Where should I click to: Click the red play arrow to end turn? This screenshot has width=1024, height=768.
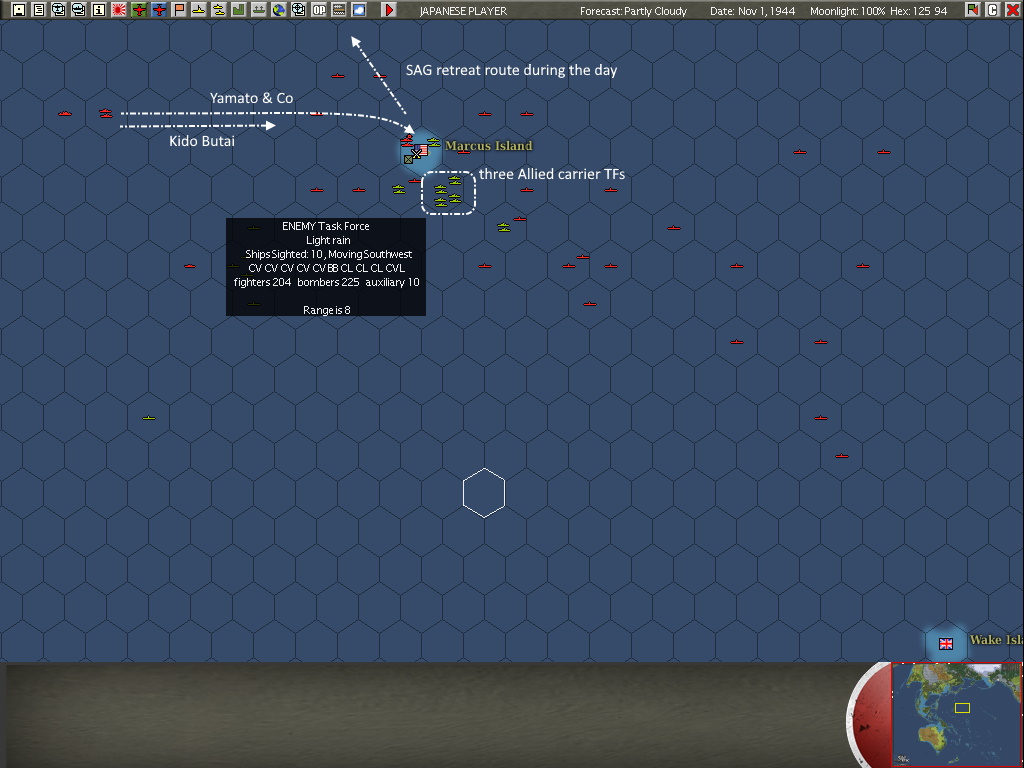click(389, 10)
